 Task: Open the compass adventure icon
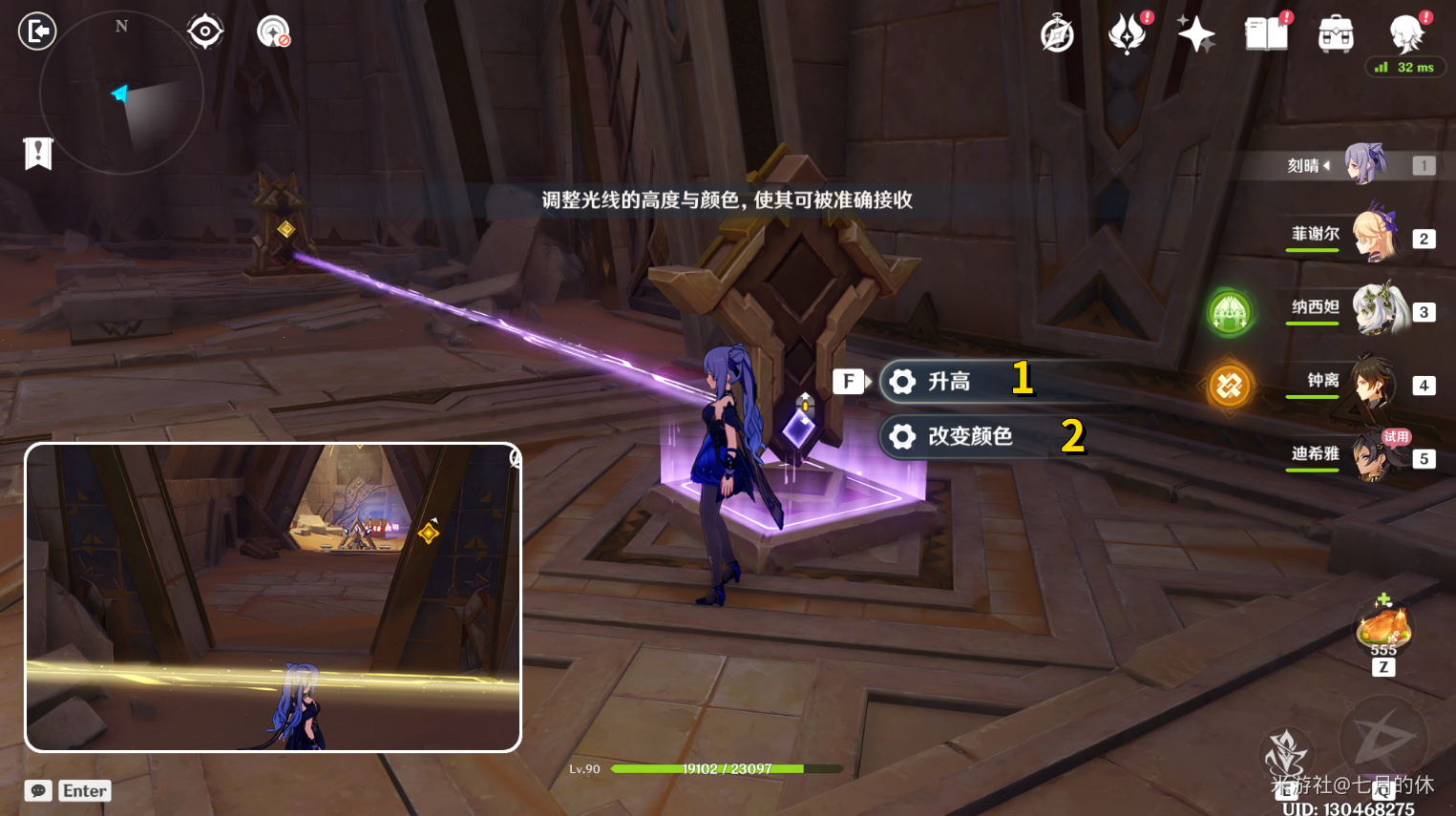1057,34
